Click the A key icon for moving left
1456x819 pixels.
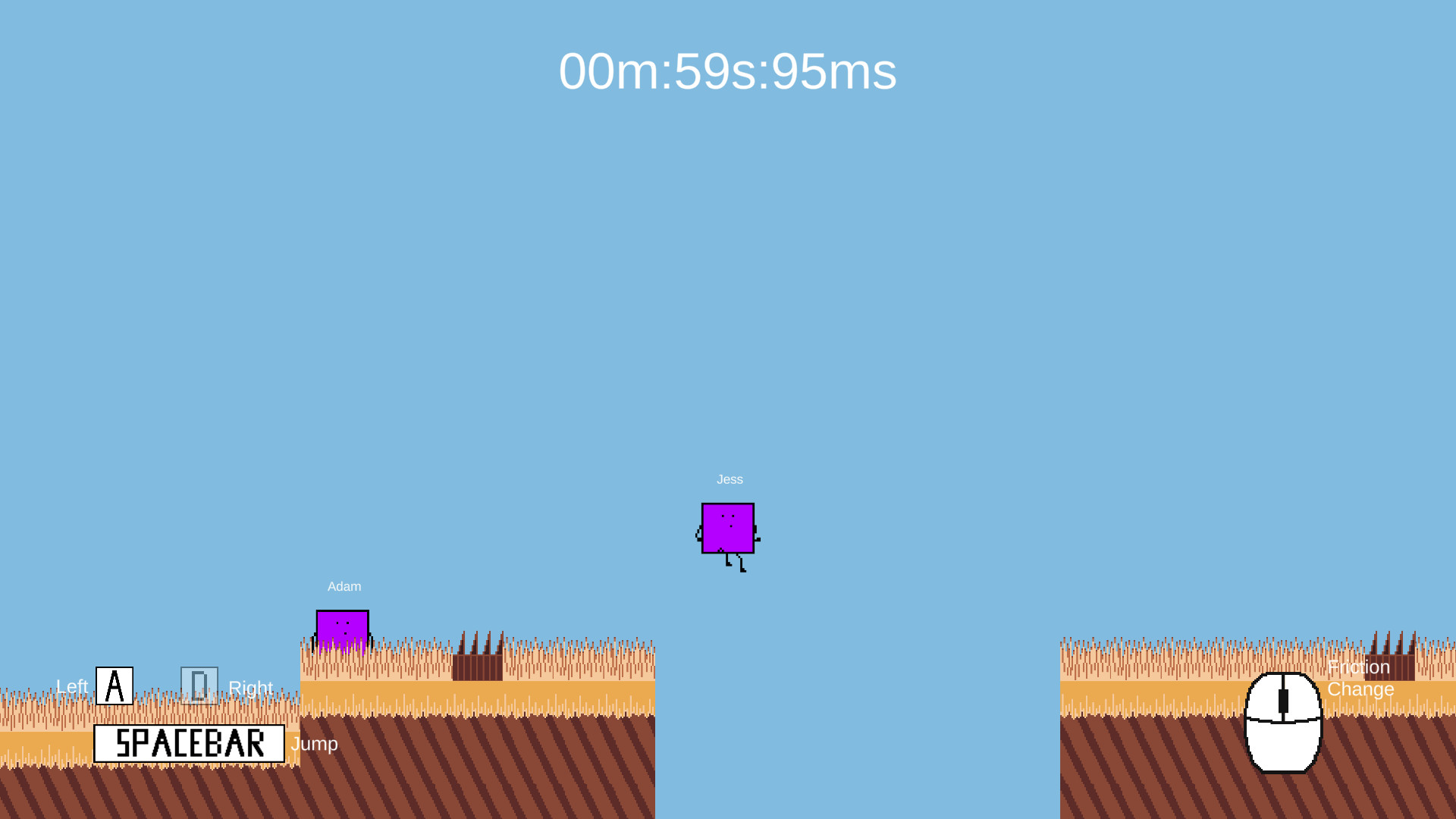coord(115,685)
